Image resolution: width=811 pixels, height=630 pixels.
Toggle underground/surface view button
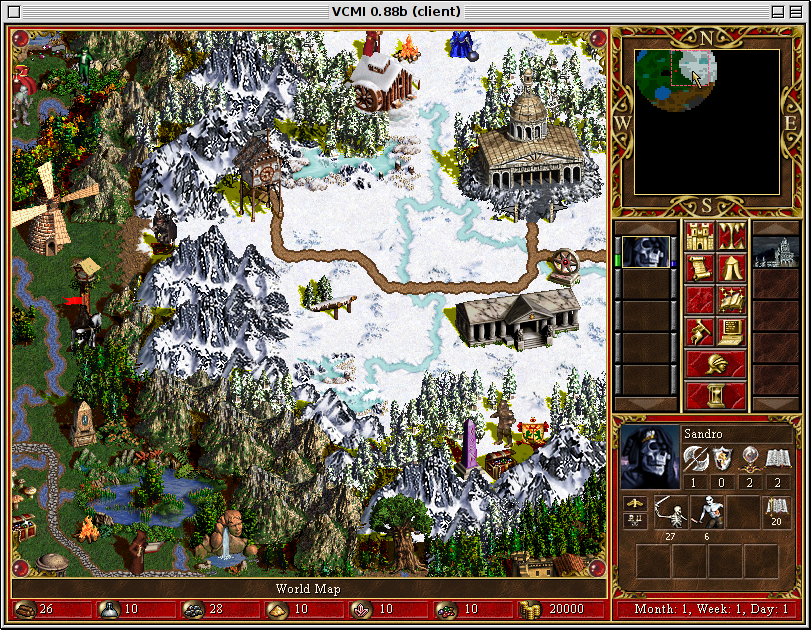[x=731, y=237]
